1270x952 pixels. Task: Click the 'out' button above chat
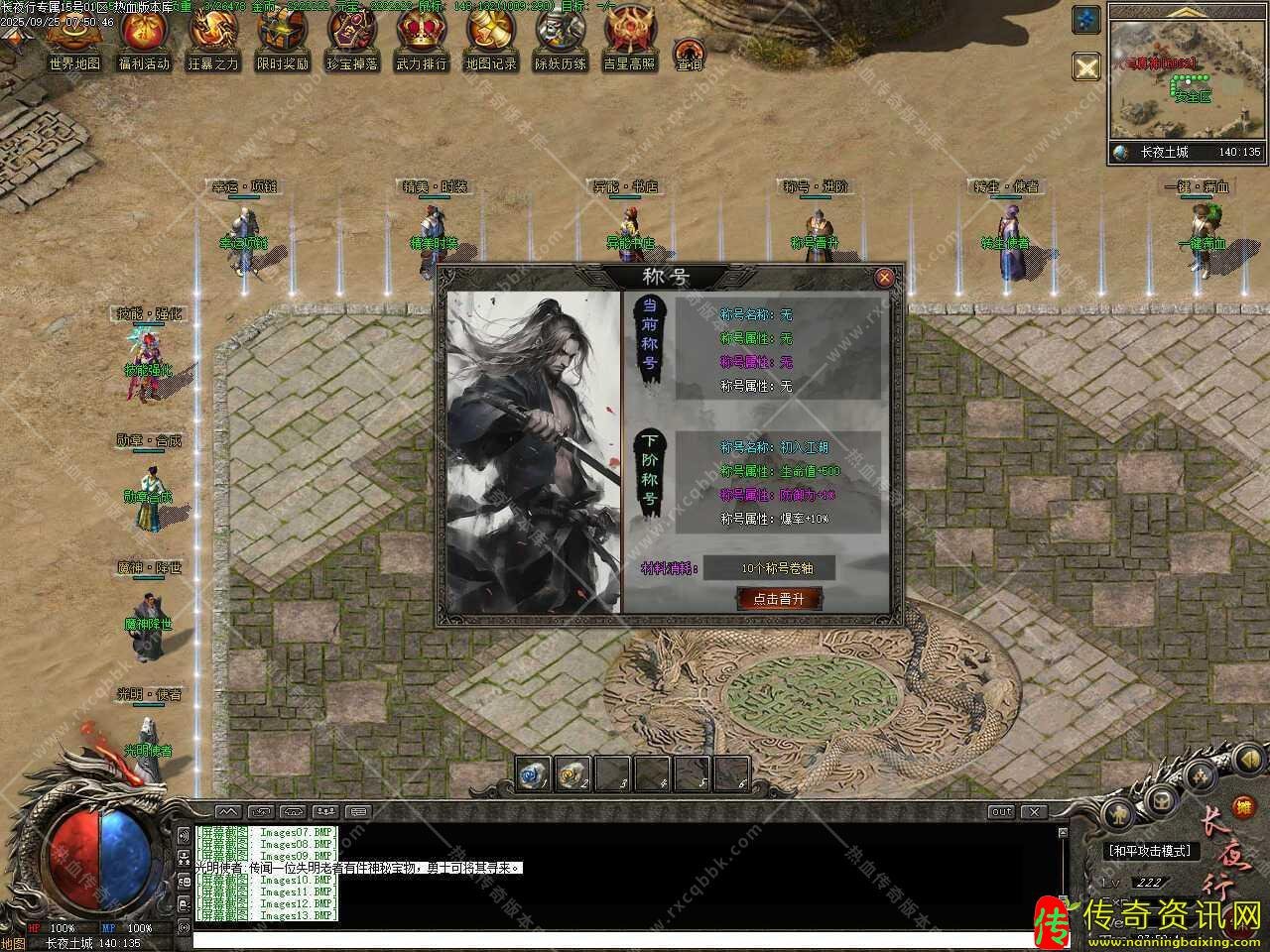[x=1001, y=812]
